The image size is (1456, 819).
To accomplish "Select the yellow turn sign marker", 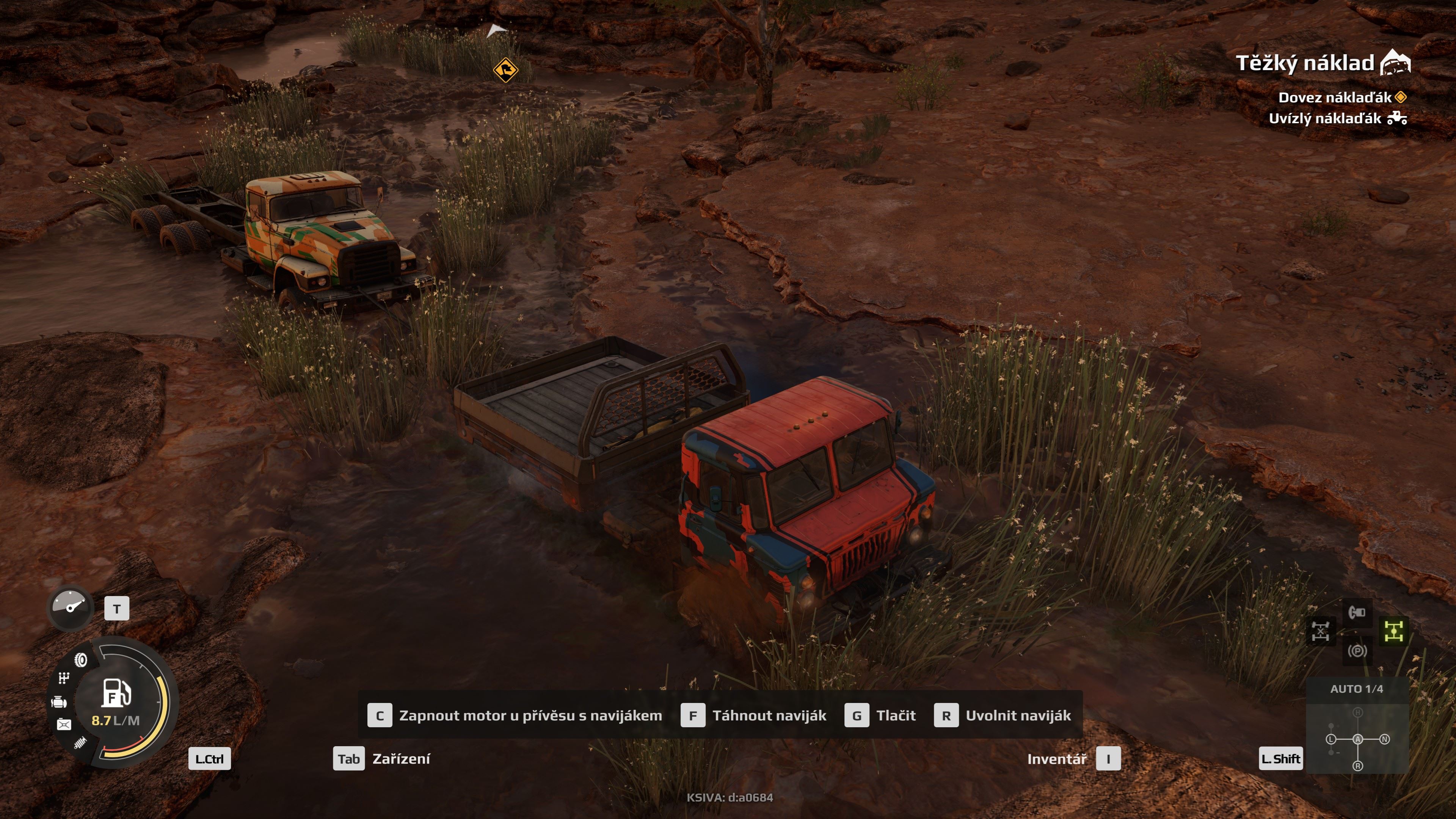I will point(507,69).
